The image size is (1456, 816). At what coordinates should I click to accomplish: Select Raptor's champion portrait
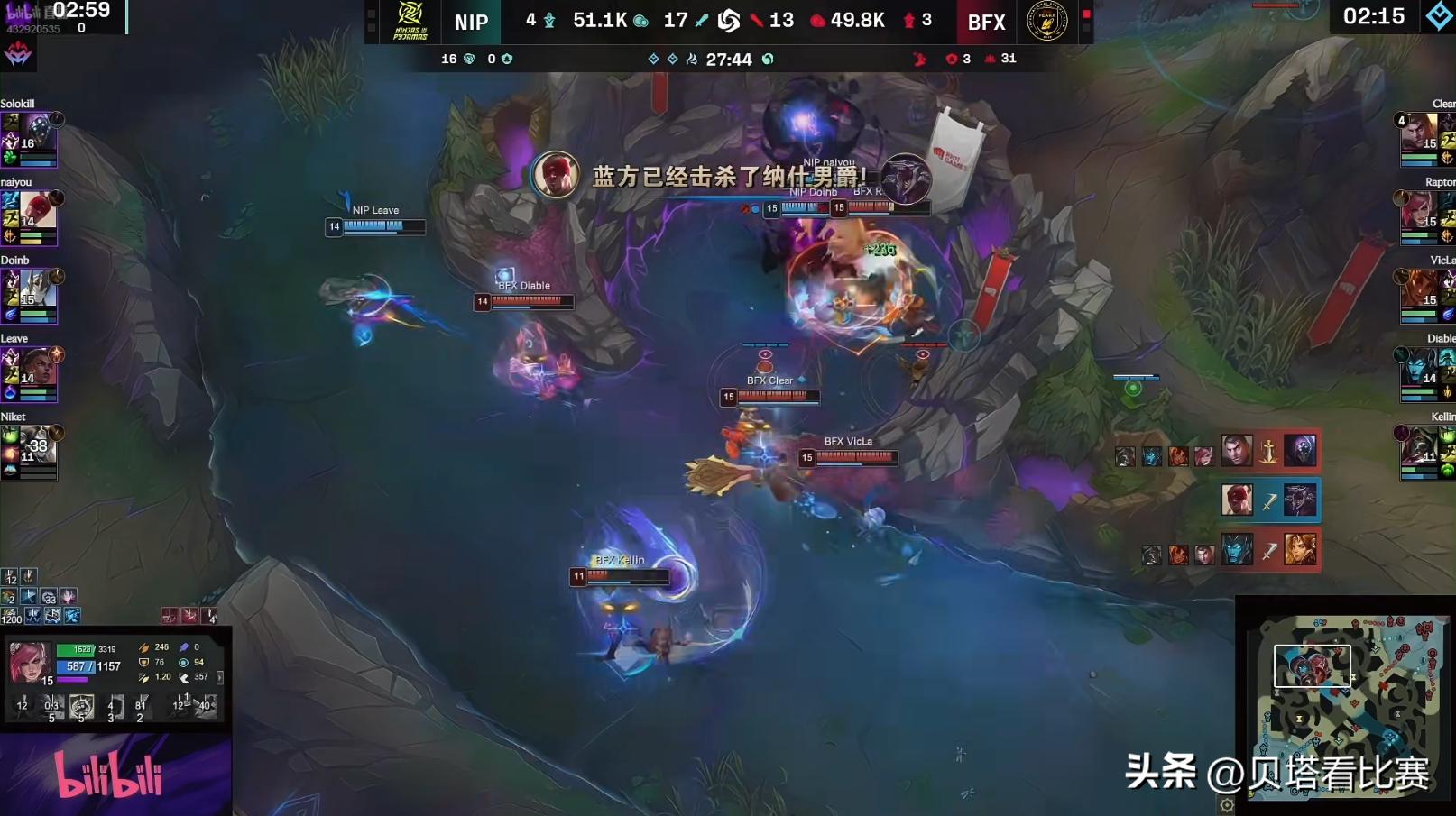[x=1418, y=212]
